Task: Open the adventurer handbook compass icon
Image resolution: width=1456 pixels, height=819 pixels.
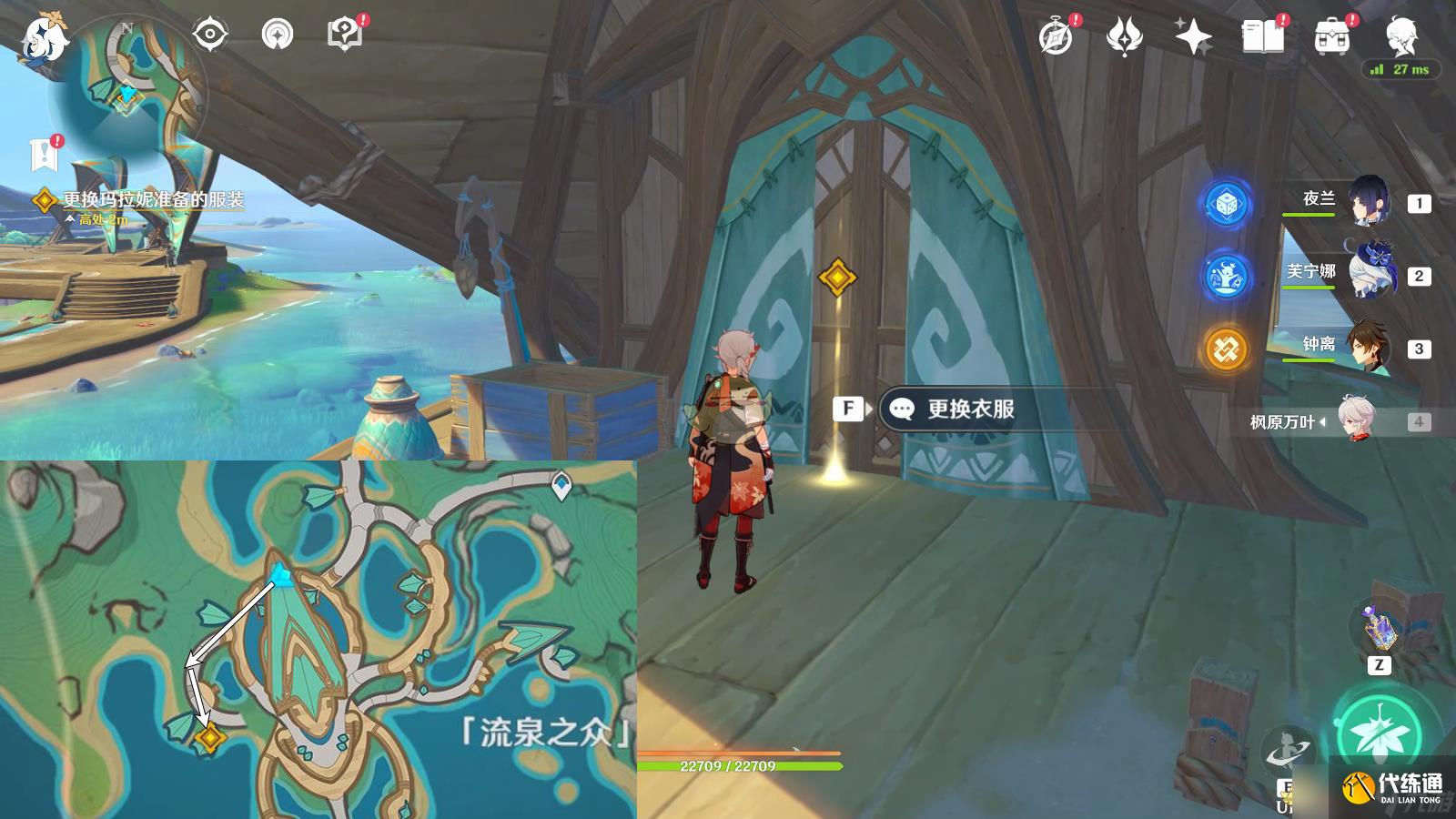Action: click(x=1056, y=36)
